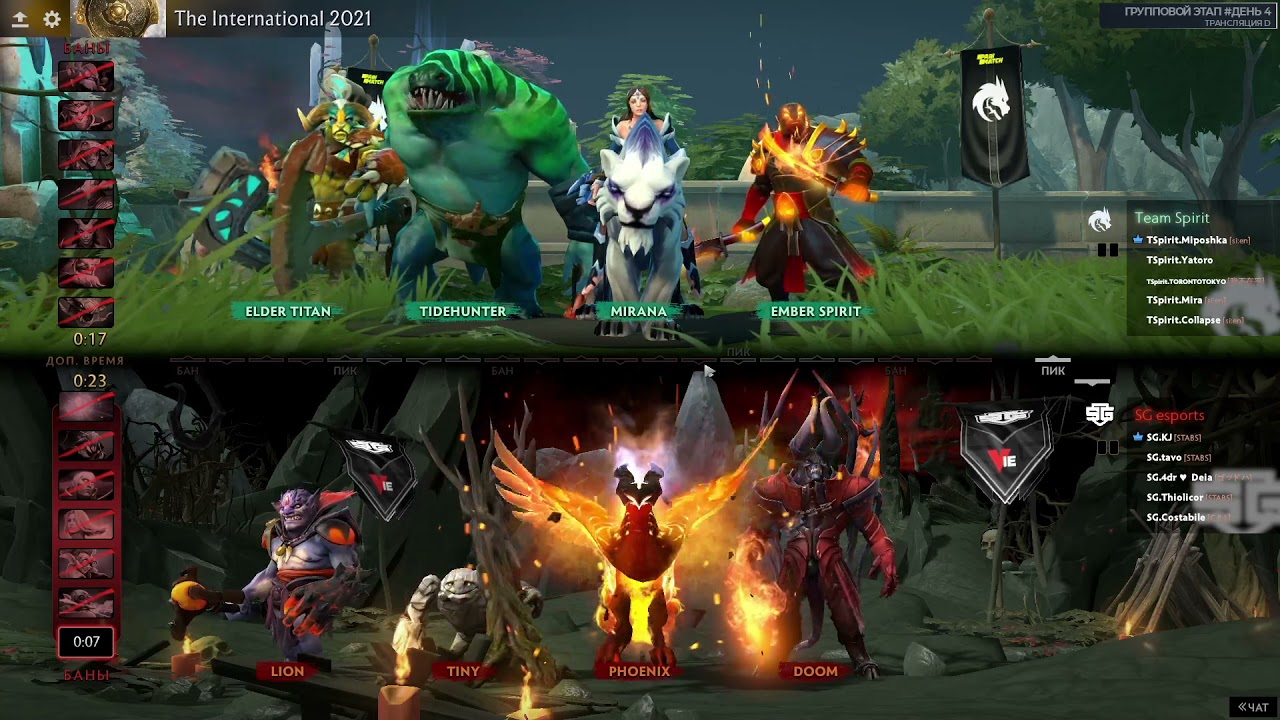The height and width of the screenshot is (720, 1280).
Task: Click the share/upload icon top left
Action: pyautogui.click(x=20, y=18)
